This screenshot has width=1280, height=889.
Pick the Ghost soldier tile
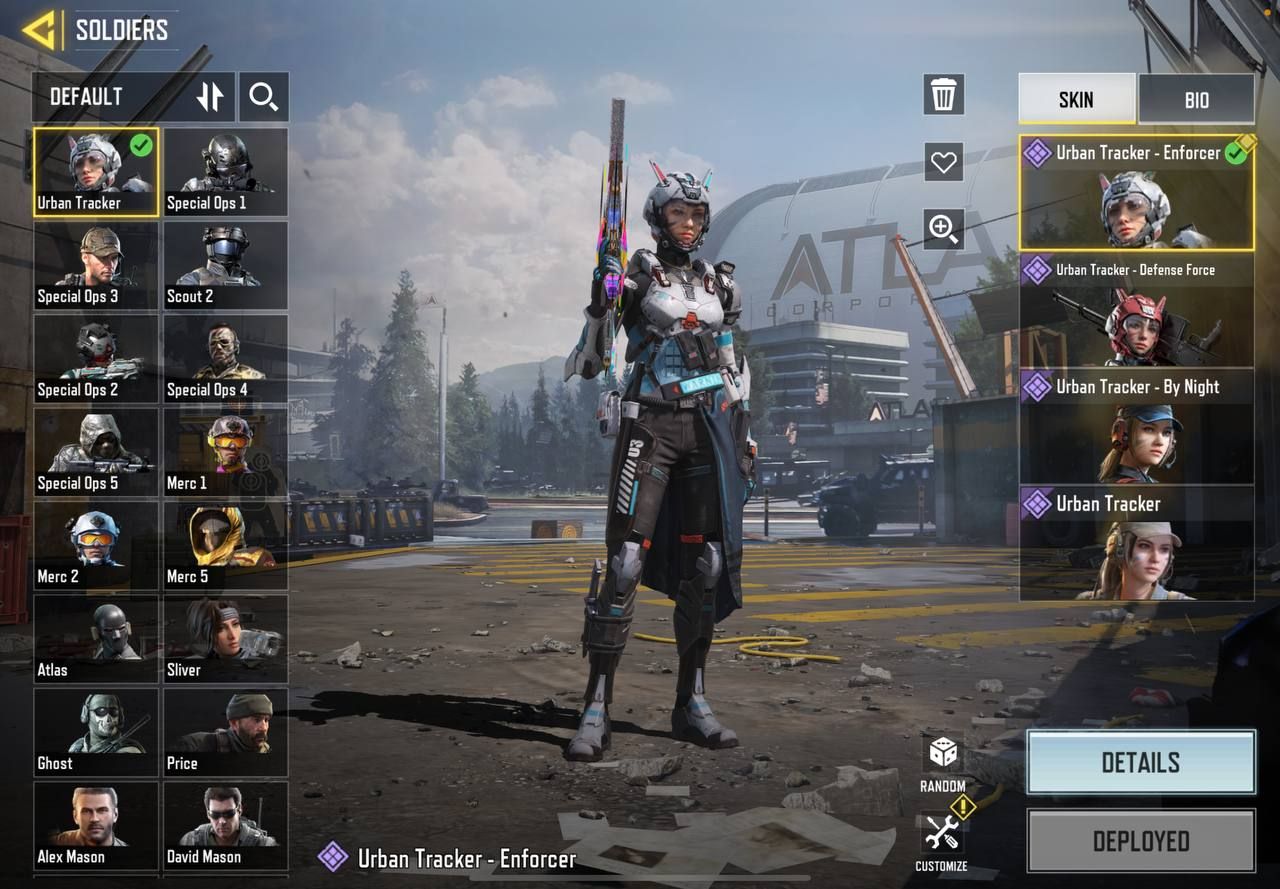96,732
